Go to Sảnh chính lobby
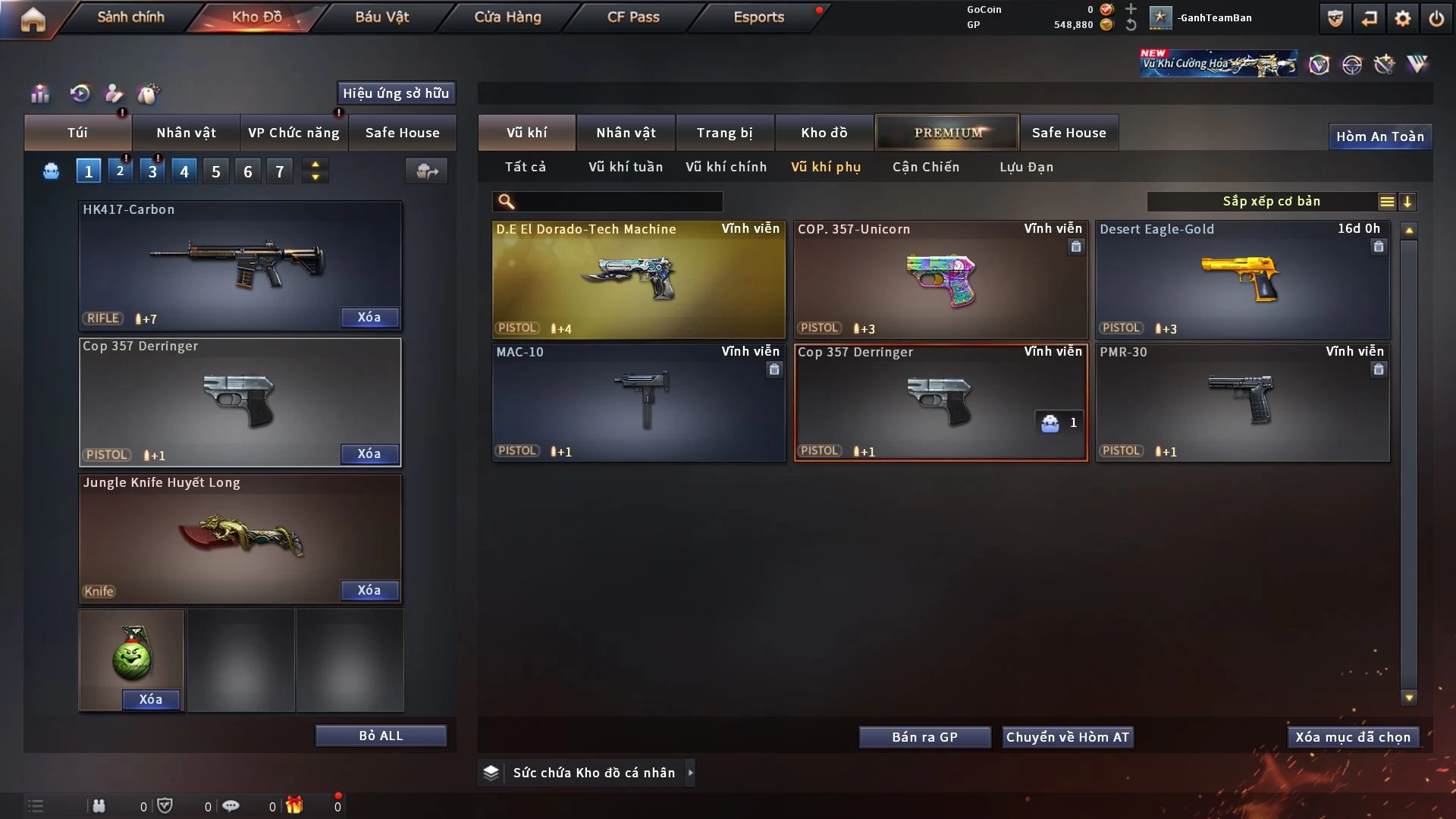 [130, 17]
